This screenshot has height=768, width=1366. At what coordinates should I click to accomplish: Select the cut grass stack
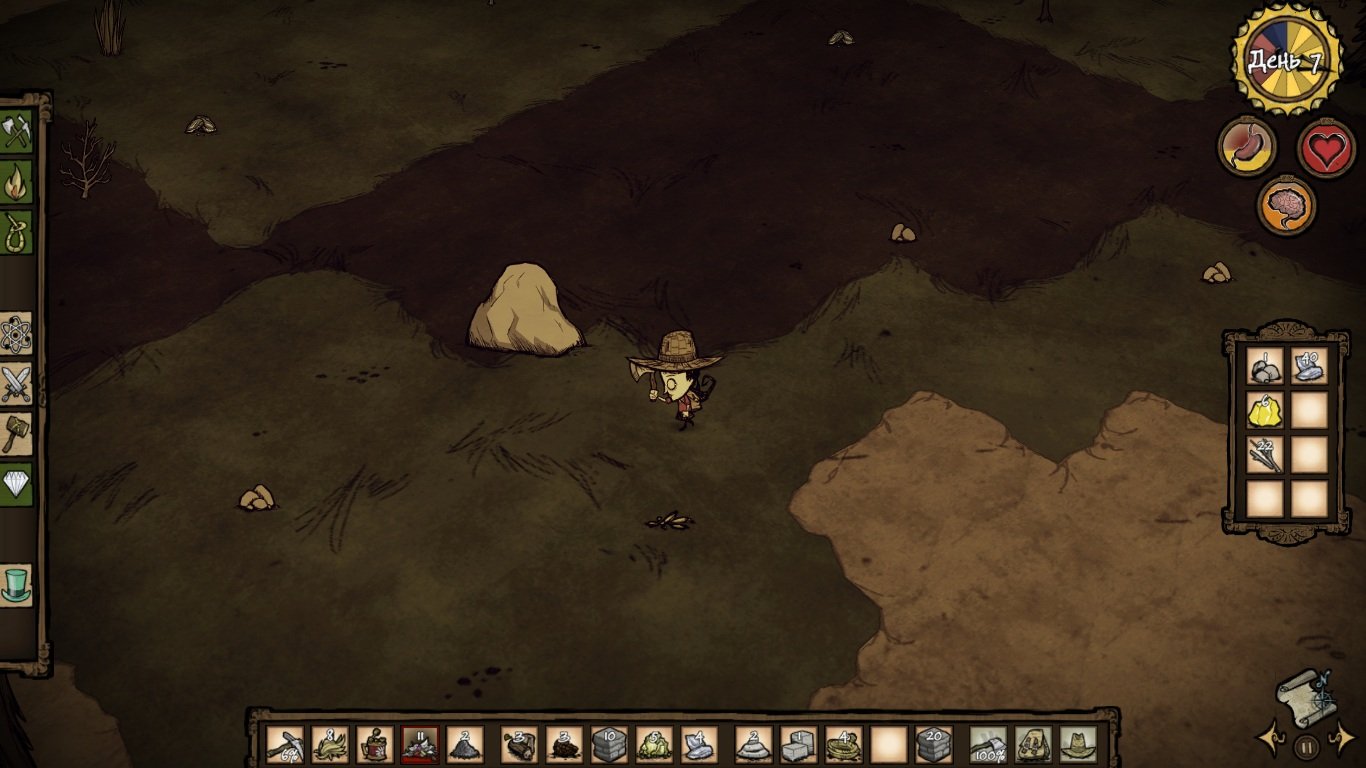coord(330,744)
